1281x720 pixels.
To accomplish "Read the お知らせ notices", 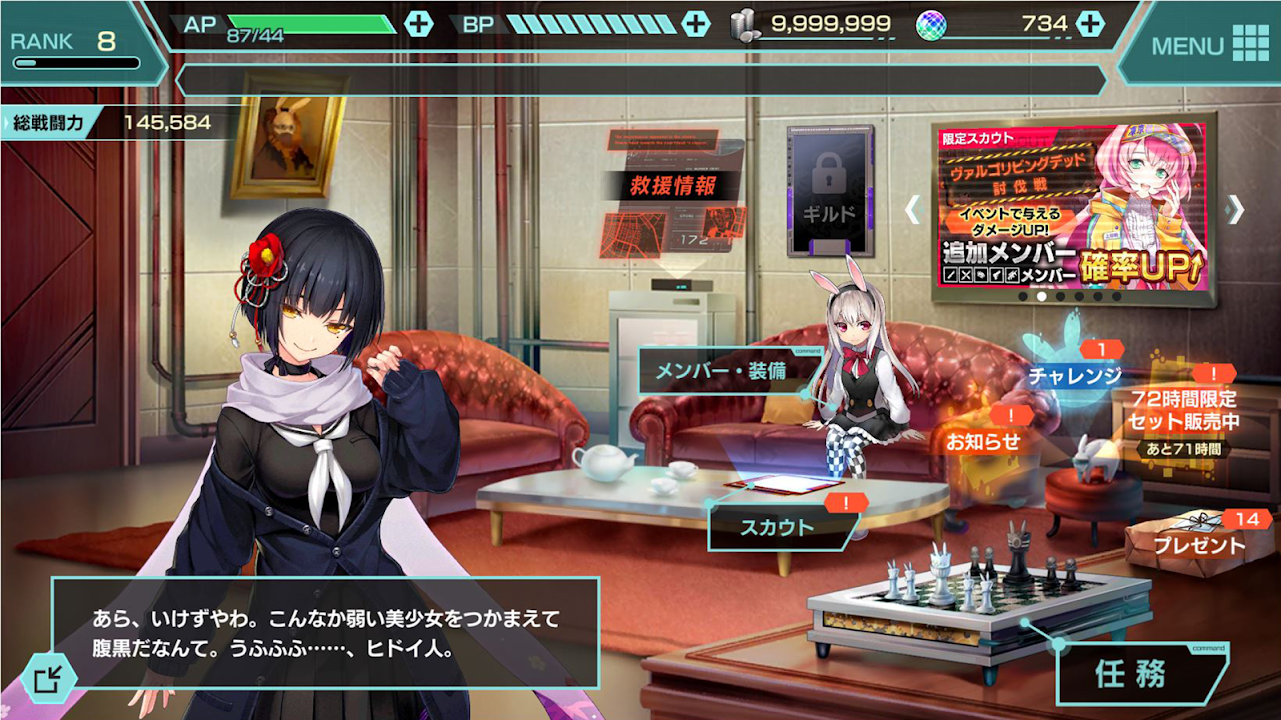I will (983, 440).
